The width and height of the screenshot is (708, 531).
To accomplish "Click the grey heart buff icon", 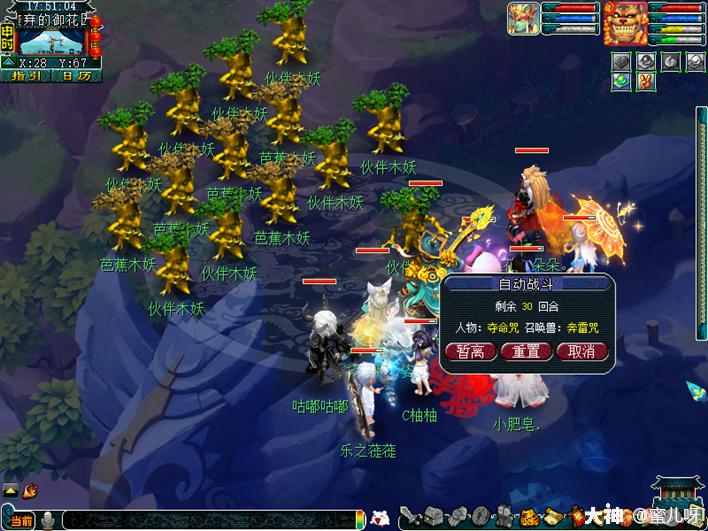I will coord(622,61).
